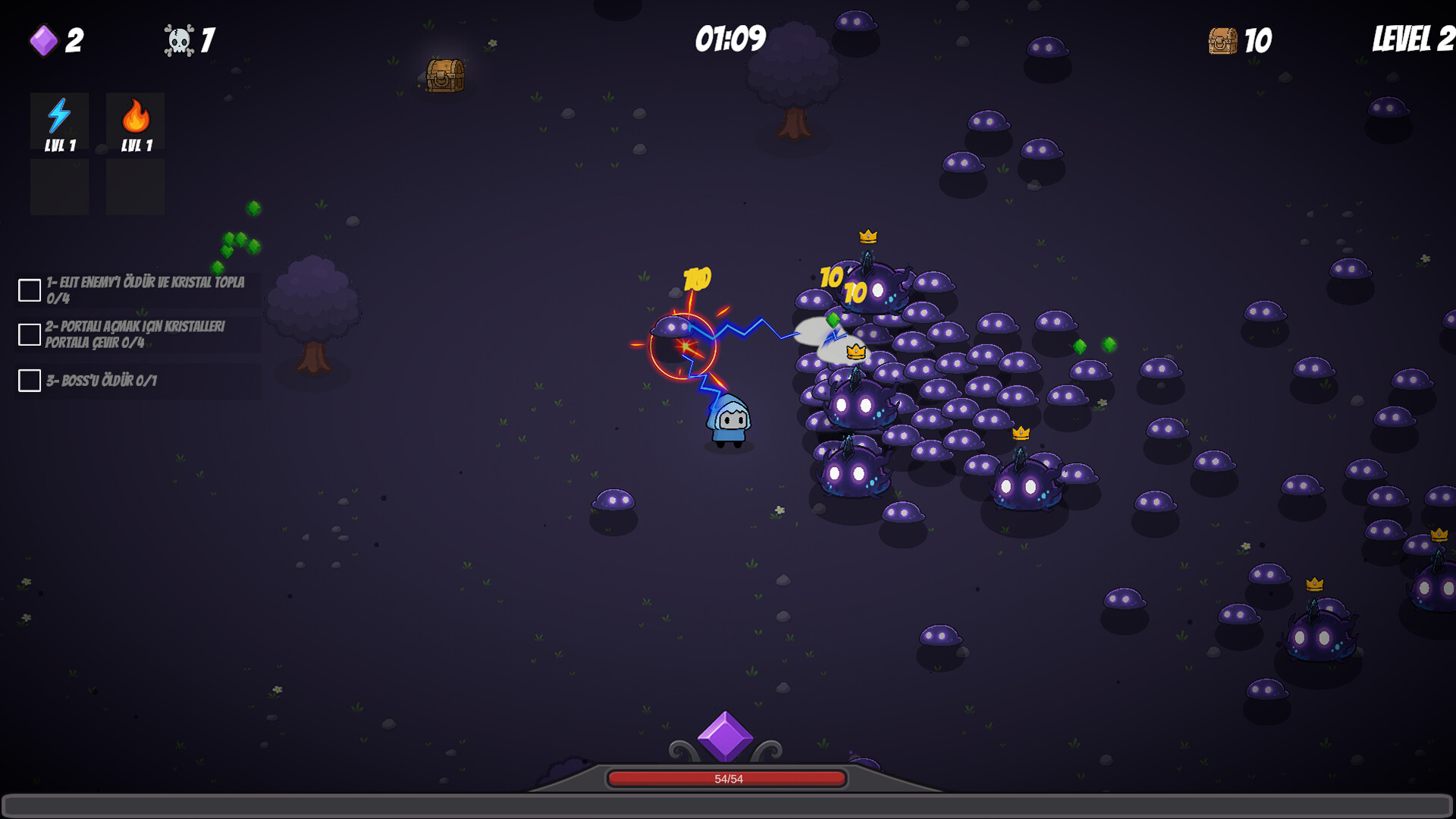Click the 01:09 match timer
This screenshot has height=819, width=1456.
click(x=729, y=36)
